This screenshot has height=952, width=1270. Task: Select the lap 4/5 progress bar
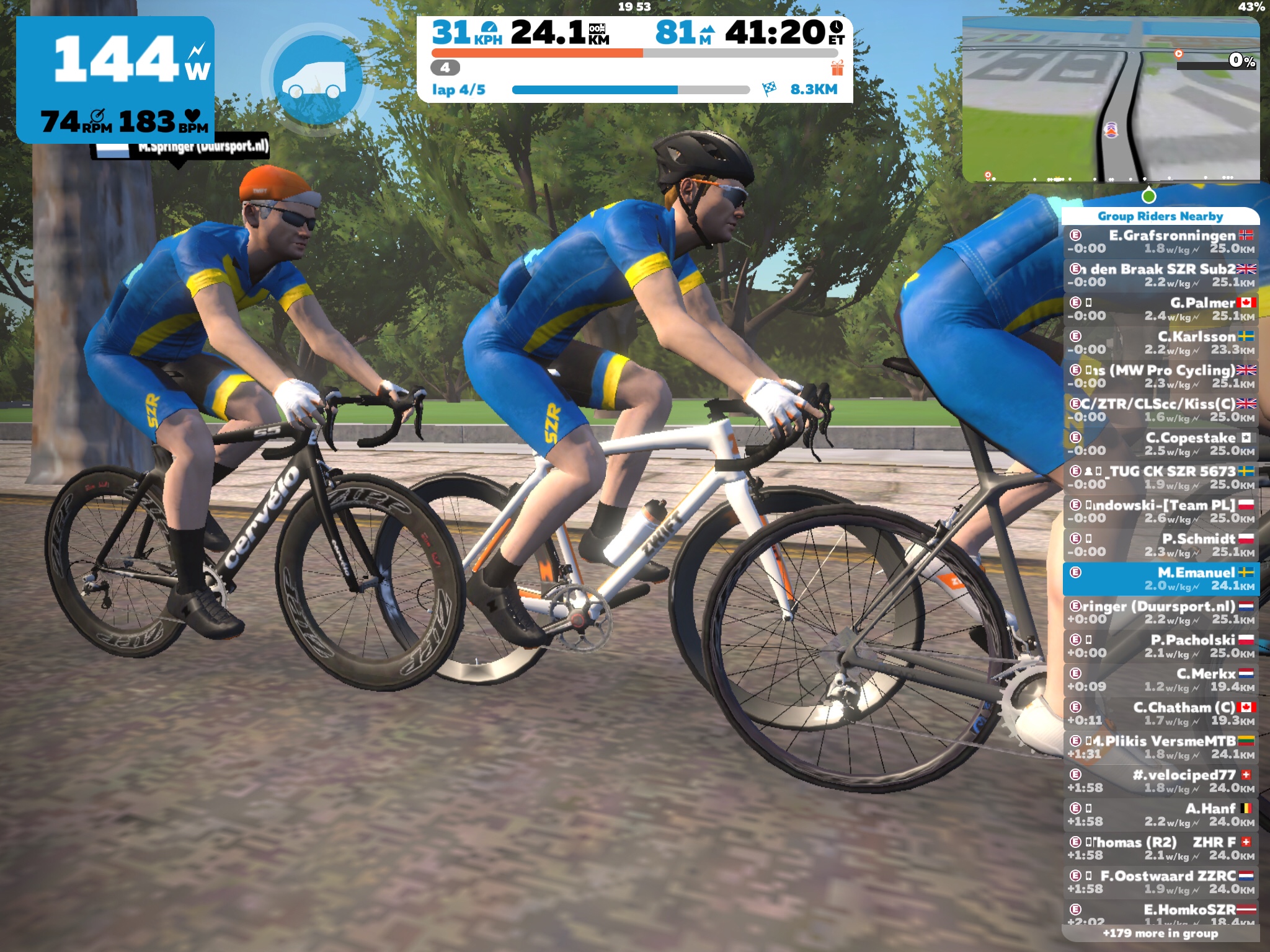pyautogui.click(x=631, y=90)
